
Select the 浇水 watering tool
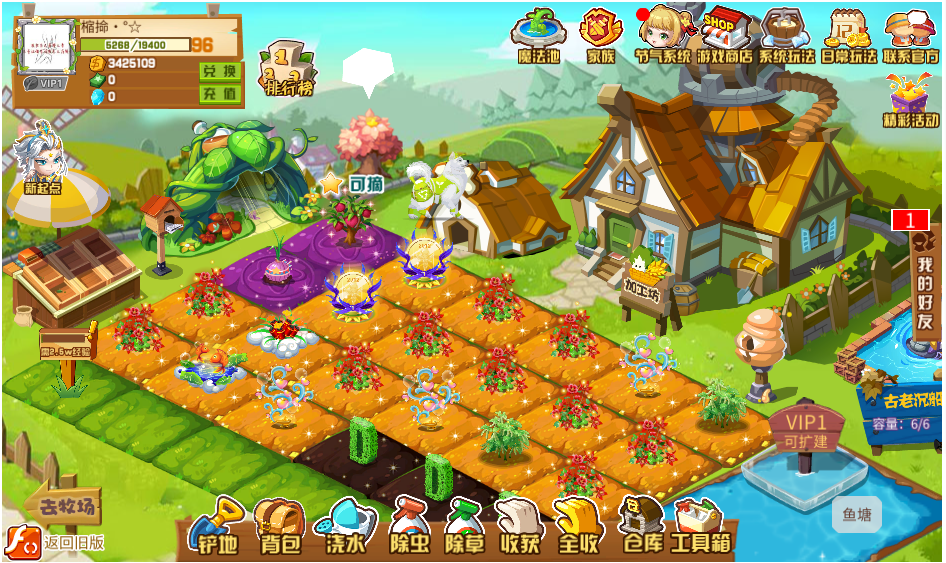click(x=346, y=527)
